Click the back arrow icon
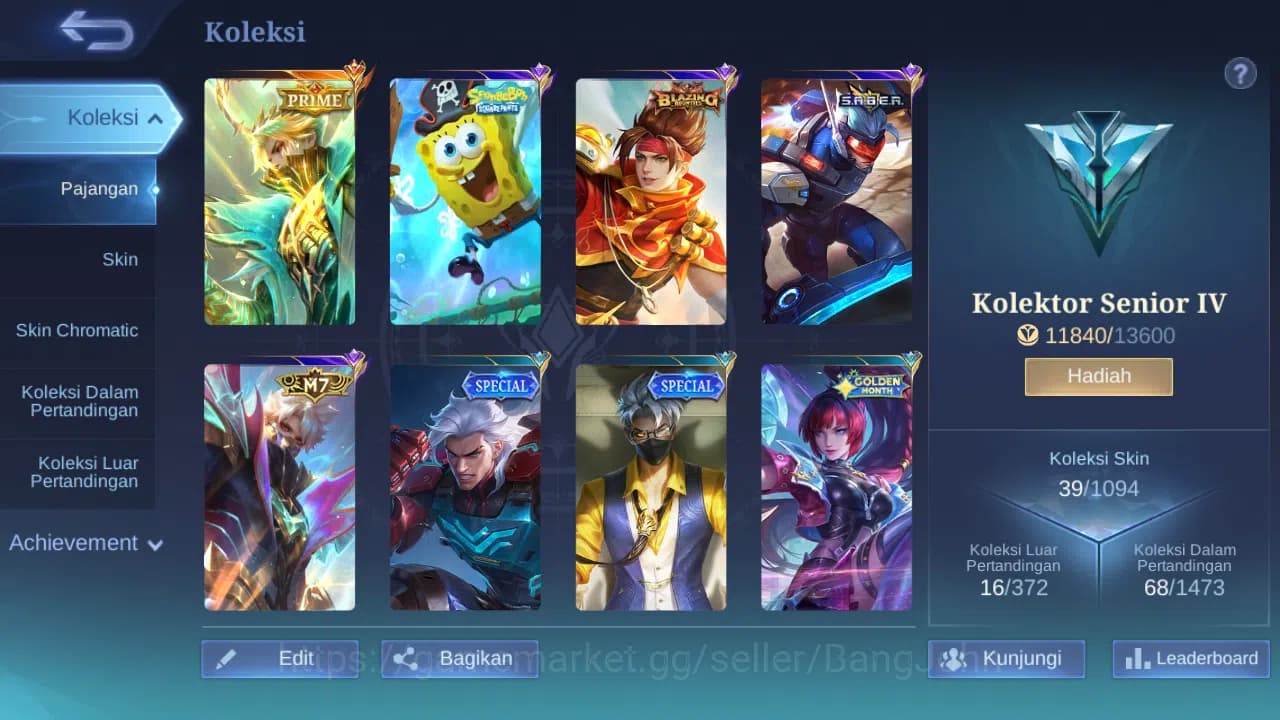Image resolution: width=1280 pixels, height=720 pixels. point(95,30)
